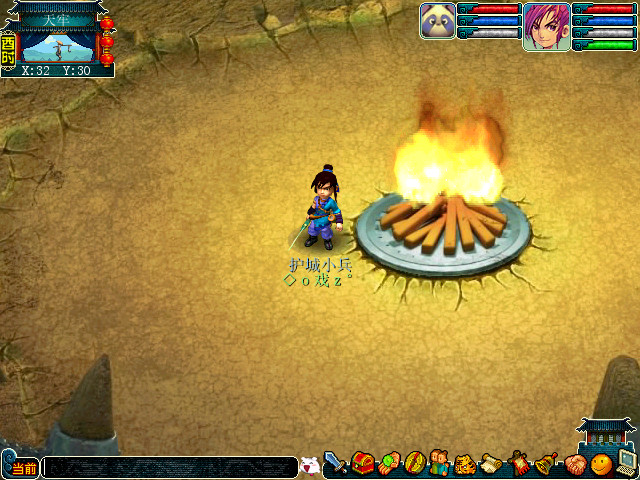The height and width of the screenshot is (480, 640).
Task: Click the pink-haired character portrait
Action: click(x=547, y=25)
